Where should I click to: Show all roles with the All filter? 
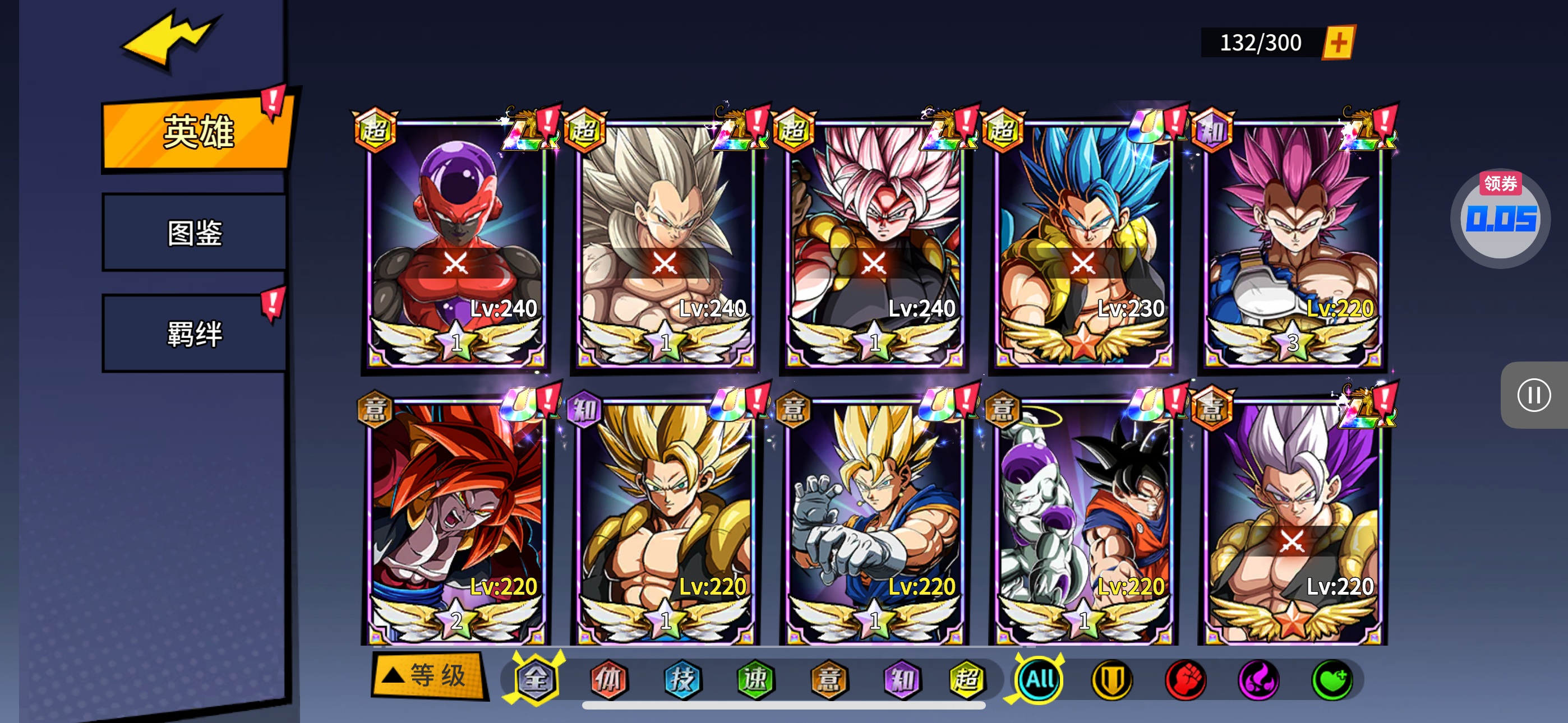pos(1039,679)
